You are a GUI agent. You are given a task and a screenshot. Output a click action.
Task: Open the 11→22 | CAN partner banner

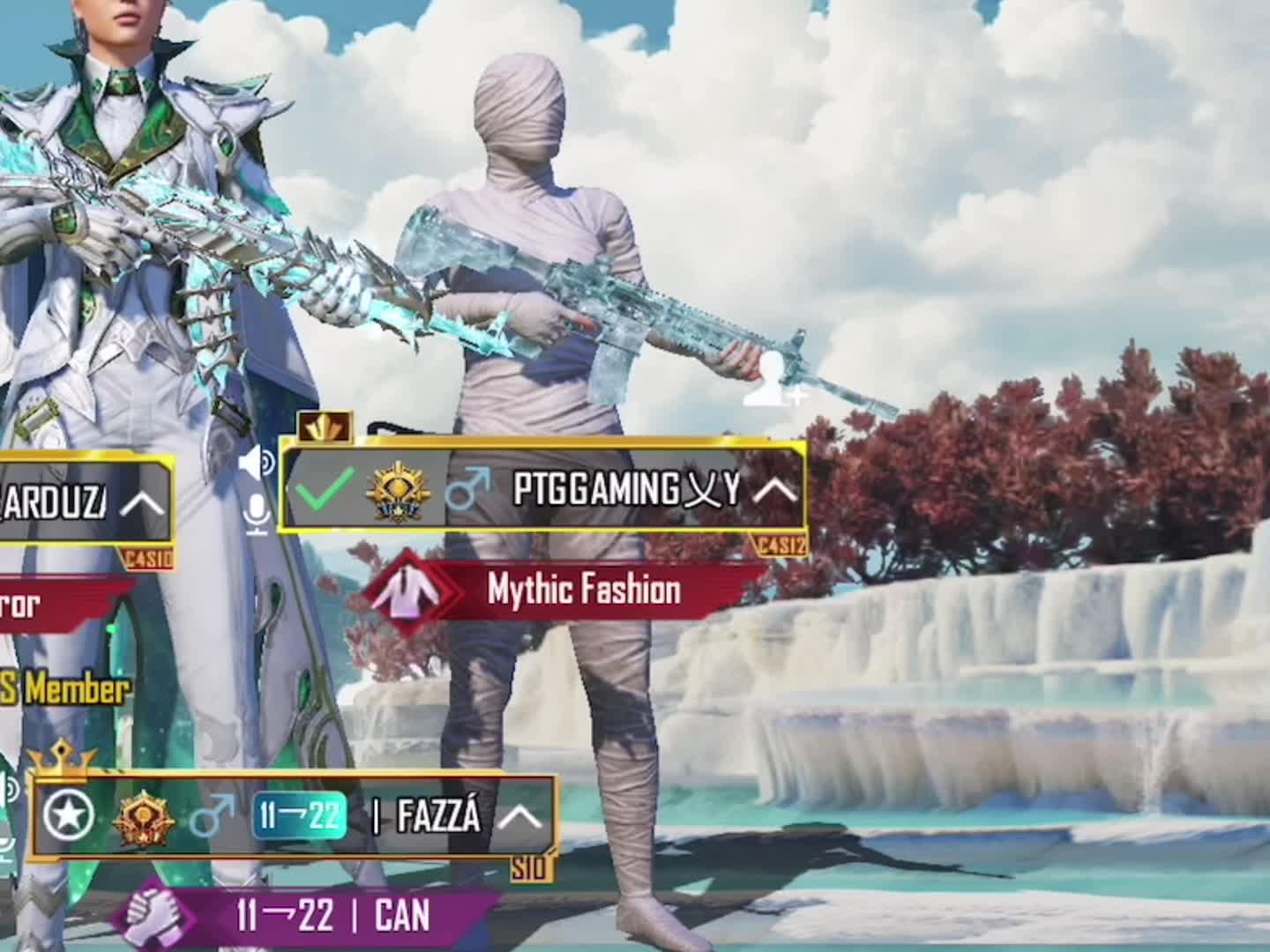pos(332,916)
